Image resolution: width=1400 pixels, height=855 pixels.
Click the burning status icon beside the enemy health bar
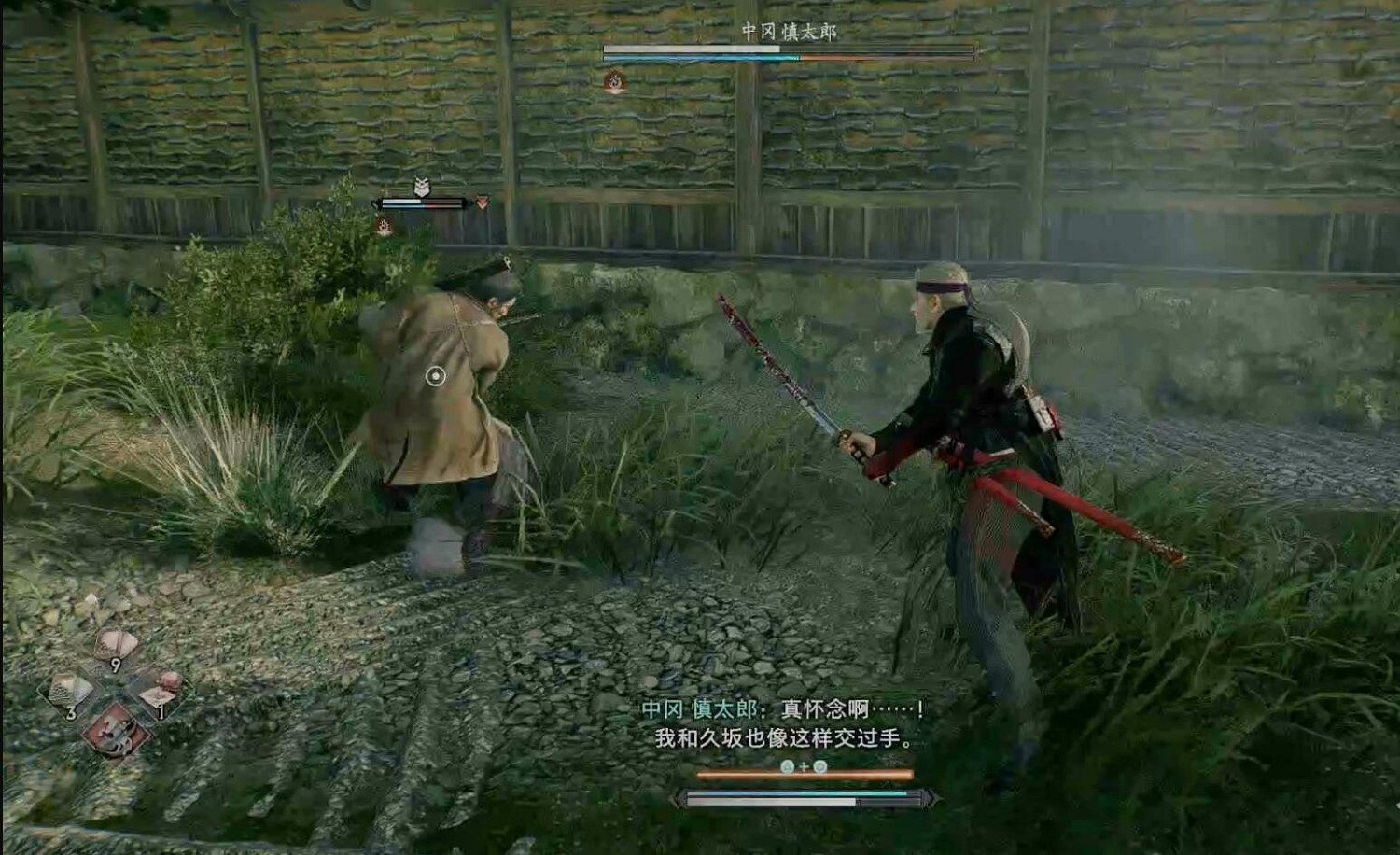(385, 225)
